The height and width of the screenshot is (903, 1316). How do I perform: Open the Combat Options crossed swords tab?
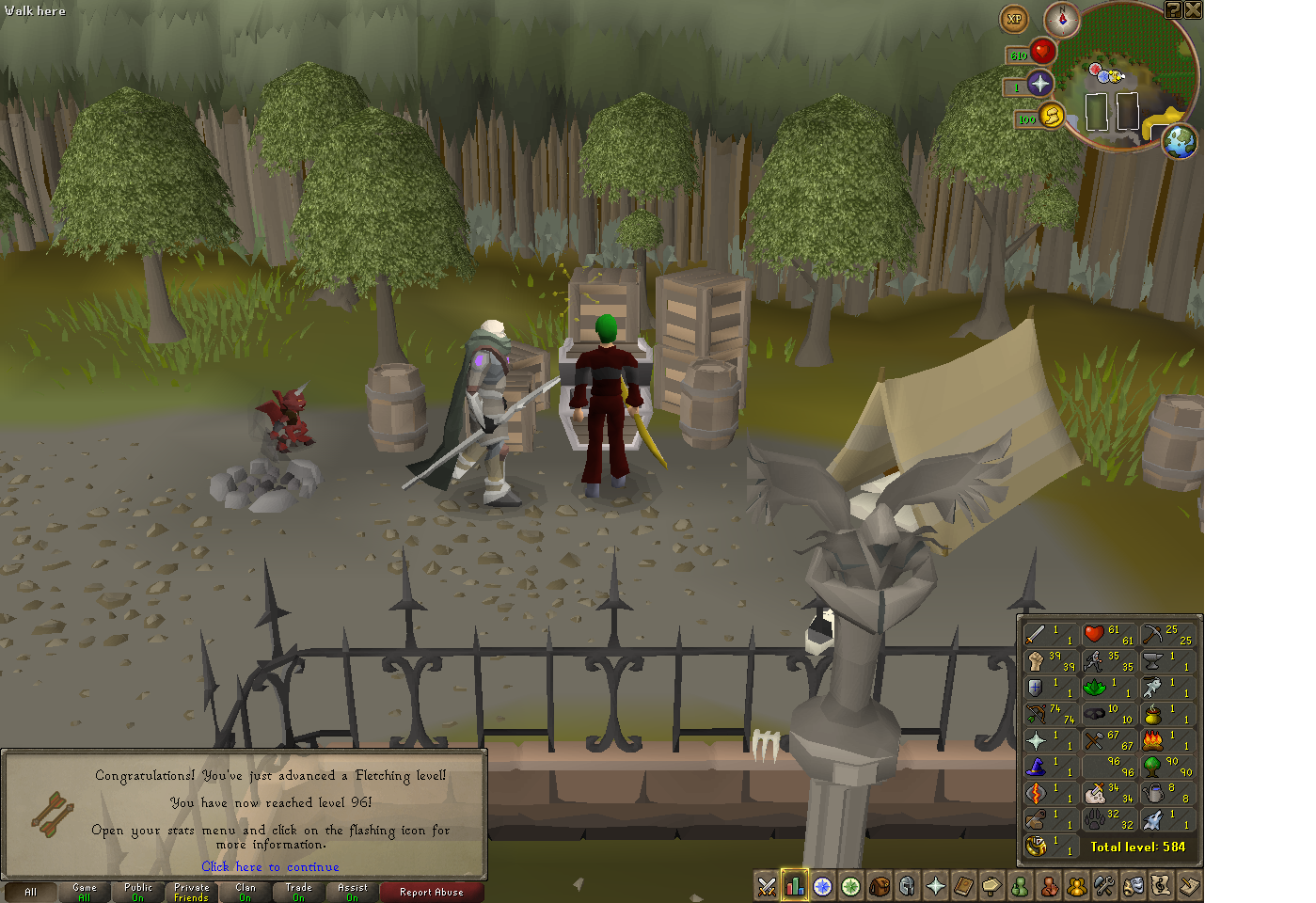[x=767, y=885]
